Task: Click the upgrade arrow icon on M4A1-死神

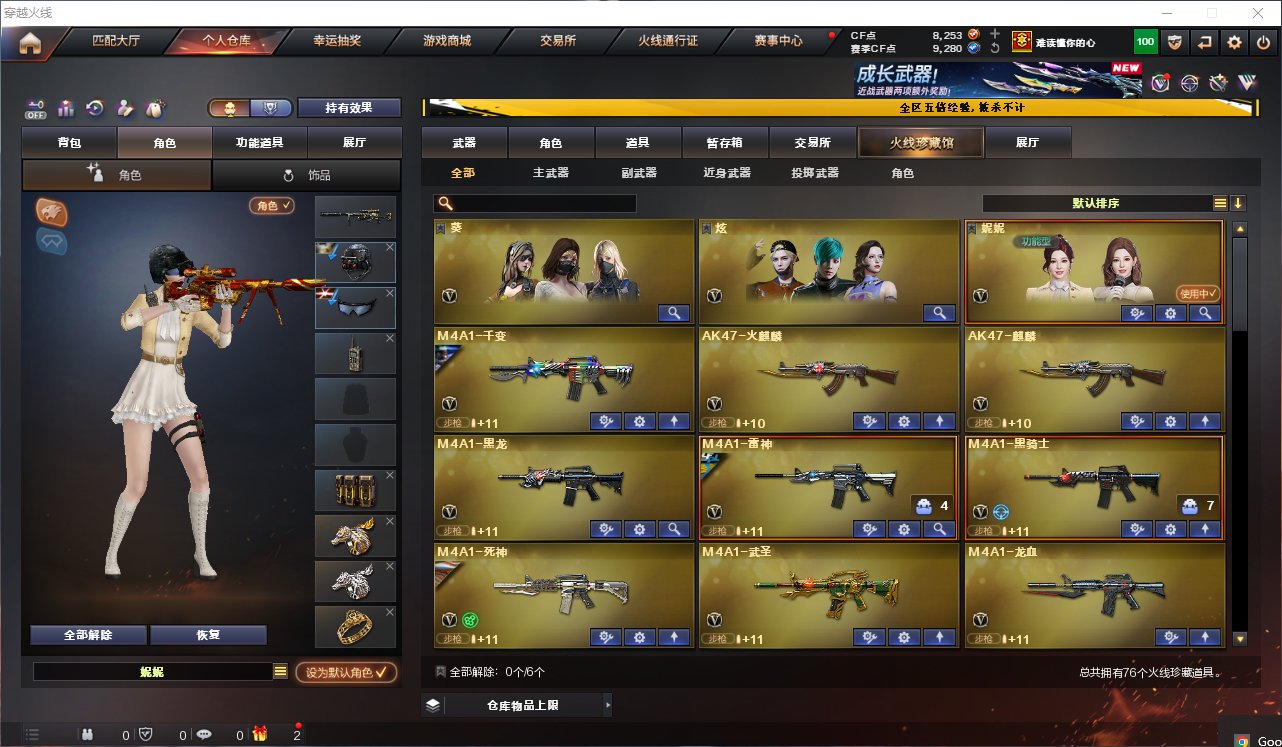Action: [x=674, y=636]
